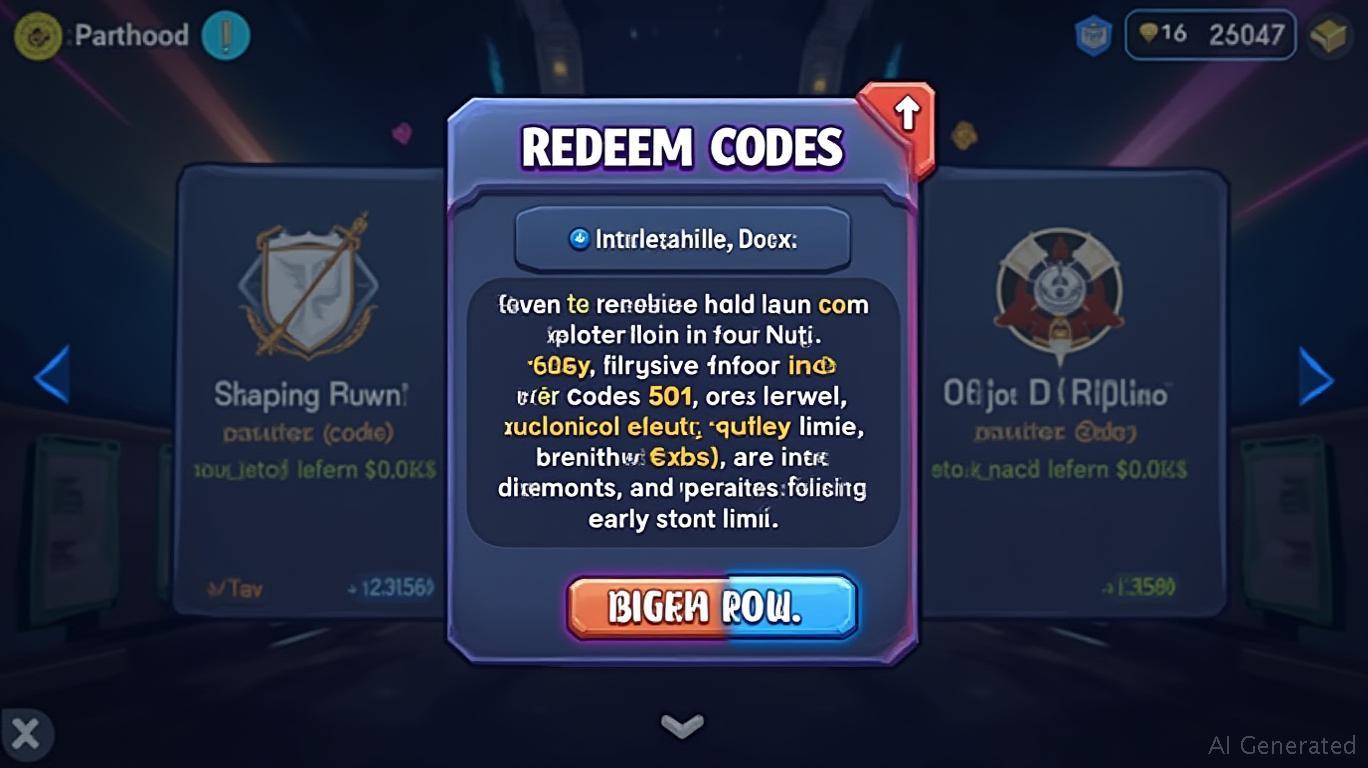Go to the previous card with left arrow
Image resolution: width=1368 pixels, height=768 pixels.
[51, 375]
